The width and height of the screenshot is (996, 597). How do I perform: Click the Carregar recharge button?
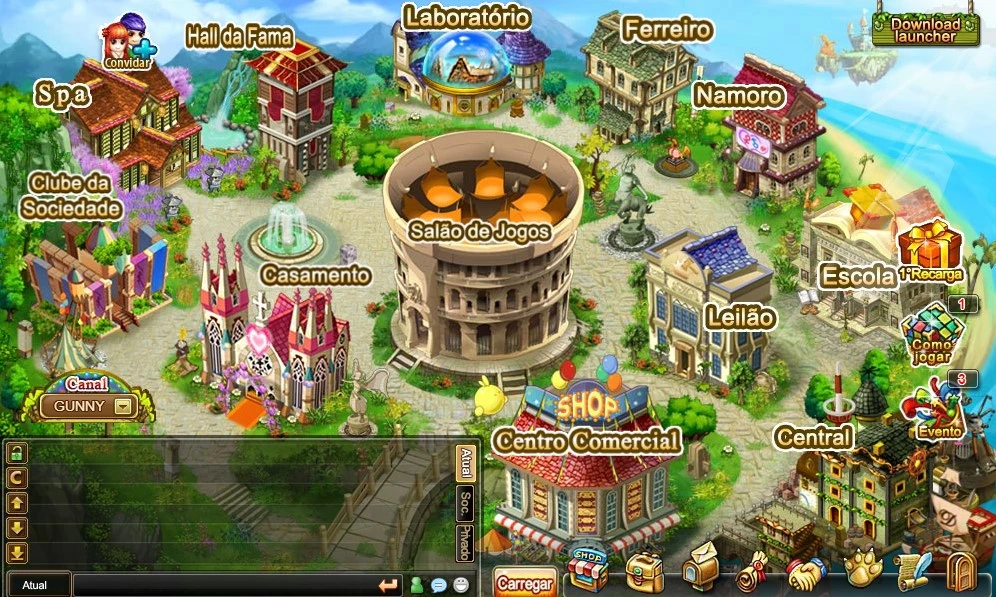tap(524, 583)
